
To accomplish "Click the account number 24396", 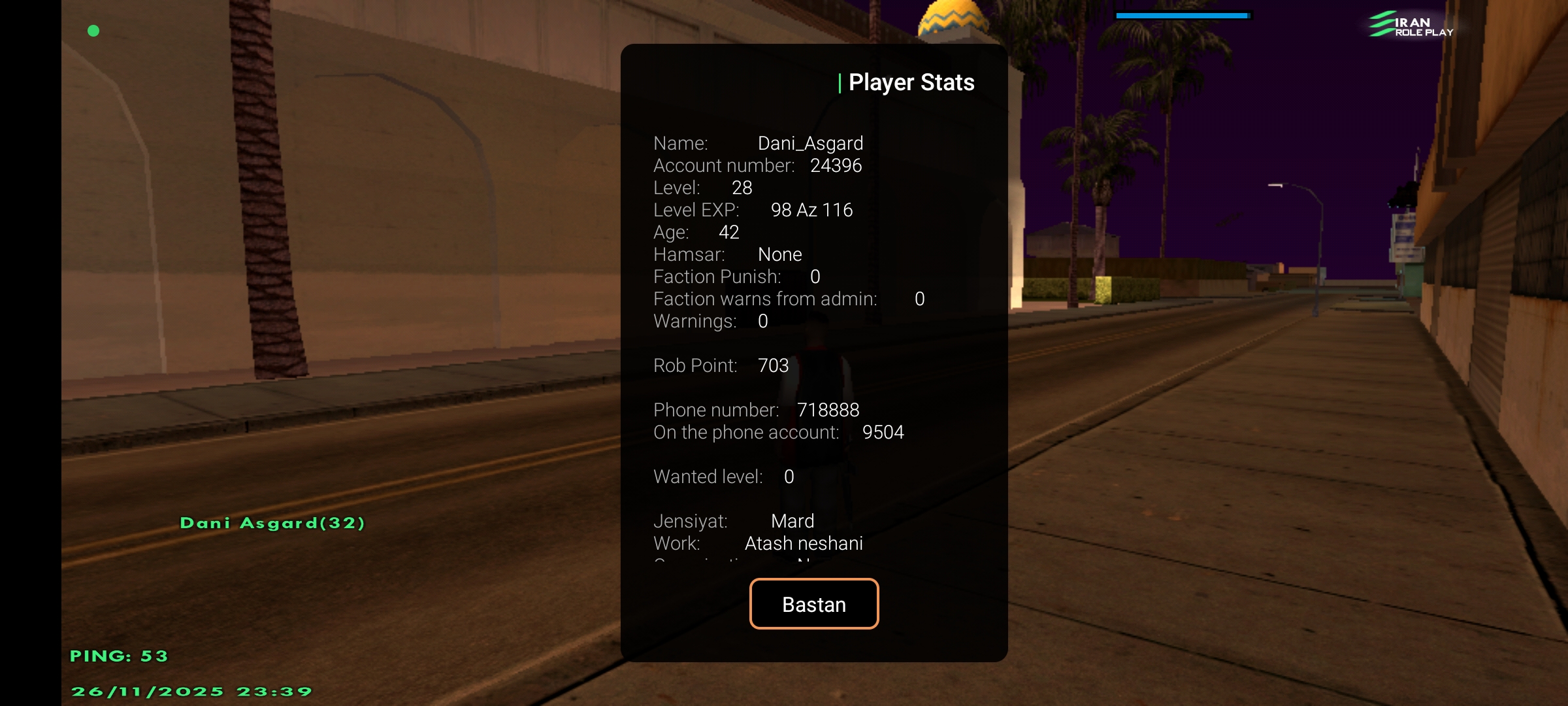I will pyautogui.click(x=837, y=165).
